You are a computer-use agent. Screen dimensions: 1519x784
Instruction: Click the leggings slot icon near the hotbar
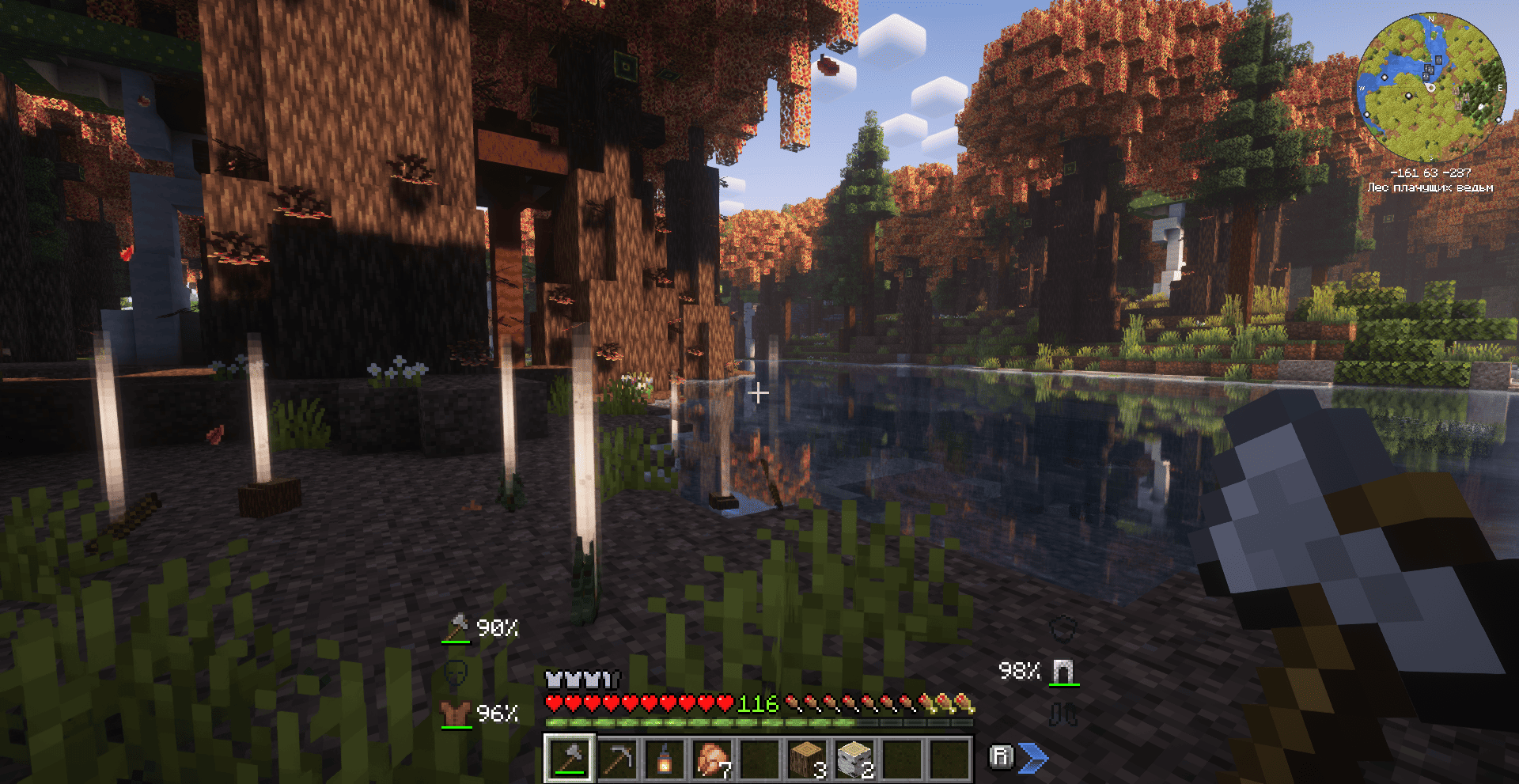[1064, 713]
